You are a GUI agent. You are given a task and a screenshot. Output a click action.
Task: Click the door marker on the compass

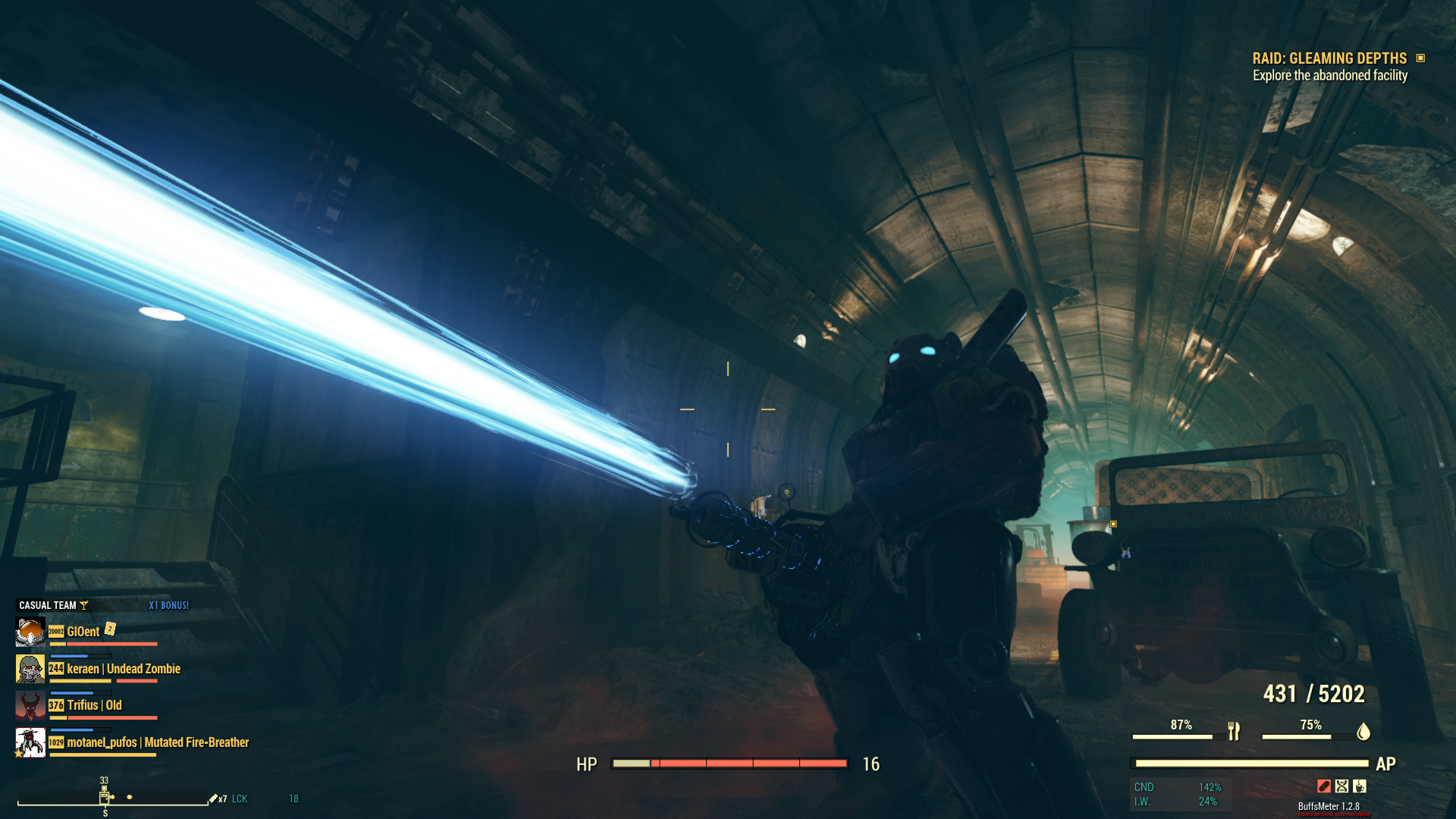coord(104,796)
